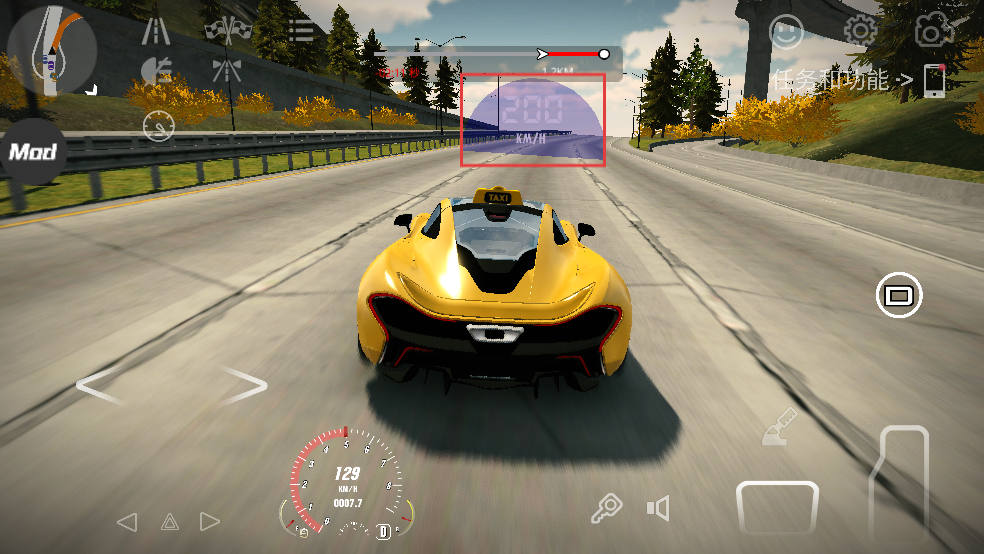Screen dimensions: 984x554
Task: Steer right with the large right arrow
Action: 245,385
